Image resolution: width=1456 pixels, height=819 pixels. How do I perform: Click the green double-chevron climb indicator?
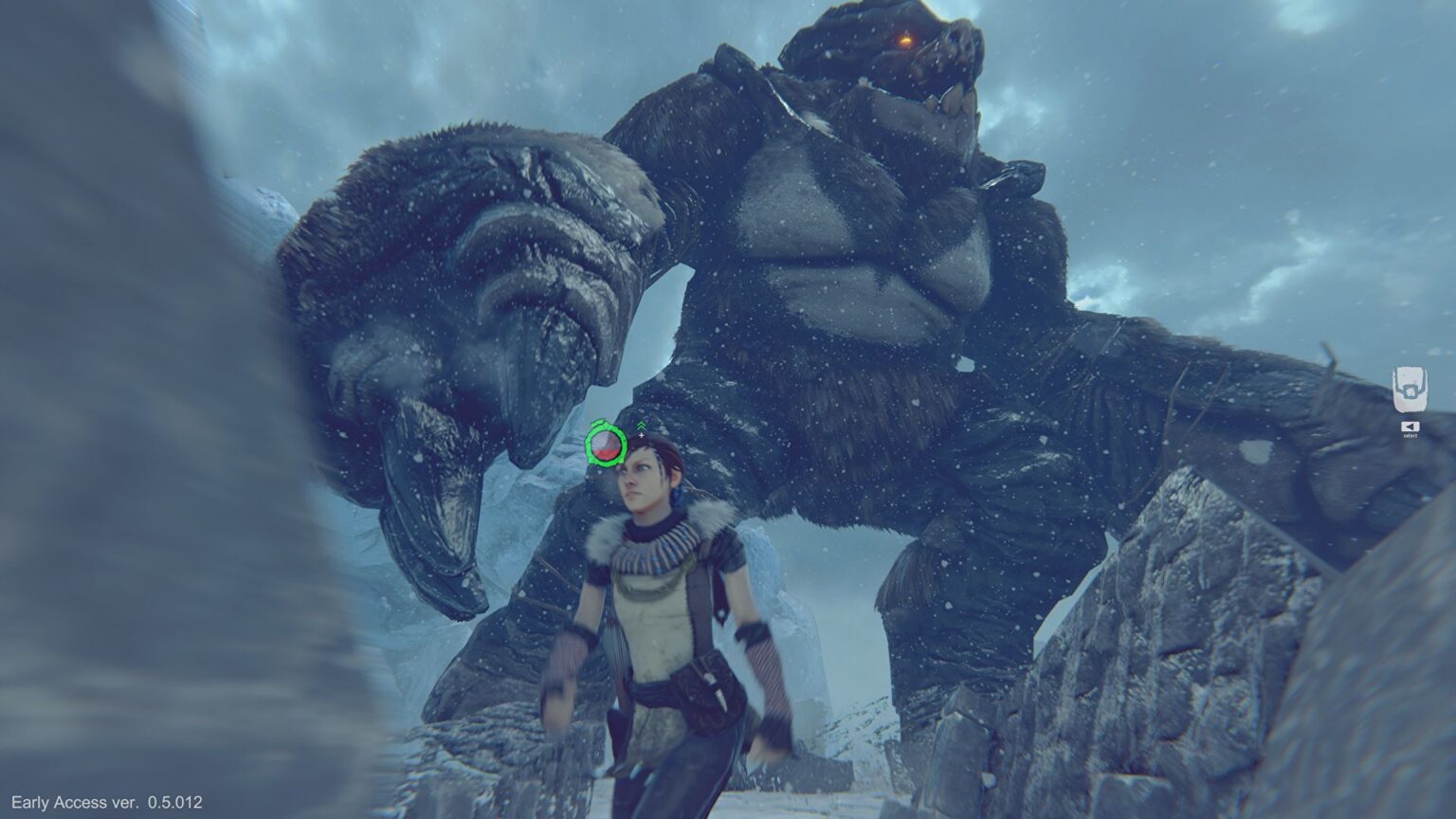(641, 425)
